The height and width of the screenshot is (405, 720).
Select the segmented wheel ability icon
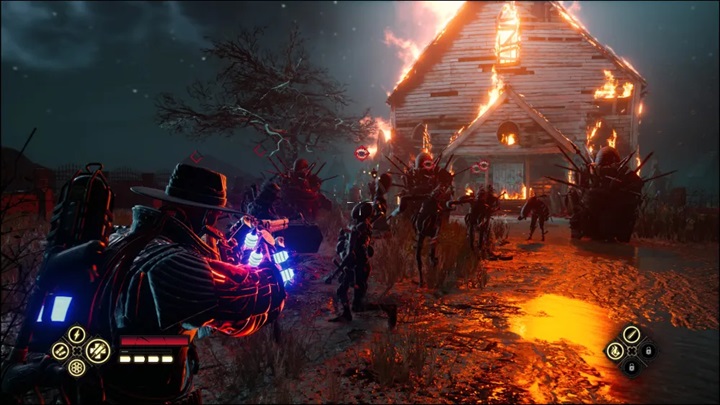click(x=77, y=368)
